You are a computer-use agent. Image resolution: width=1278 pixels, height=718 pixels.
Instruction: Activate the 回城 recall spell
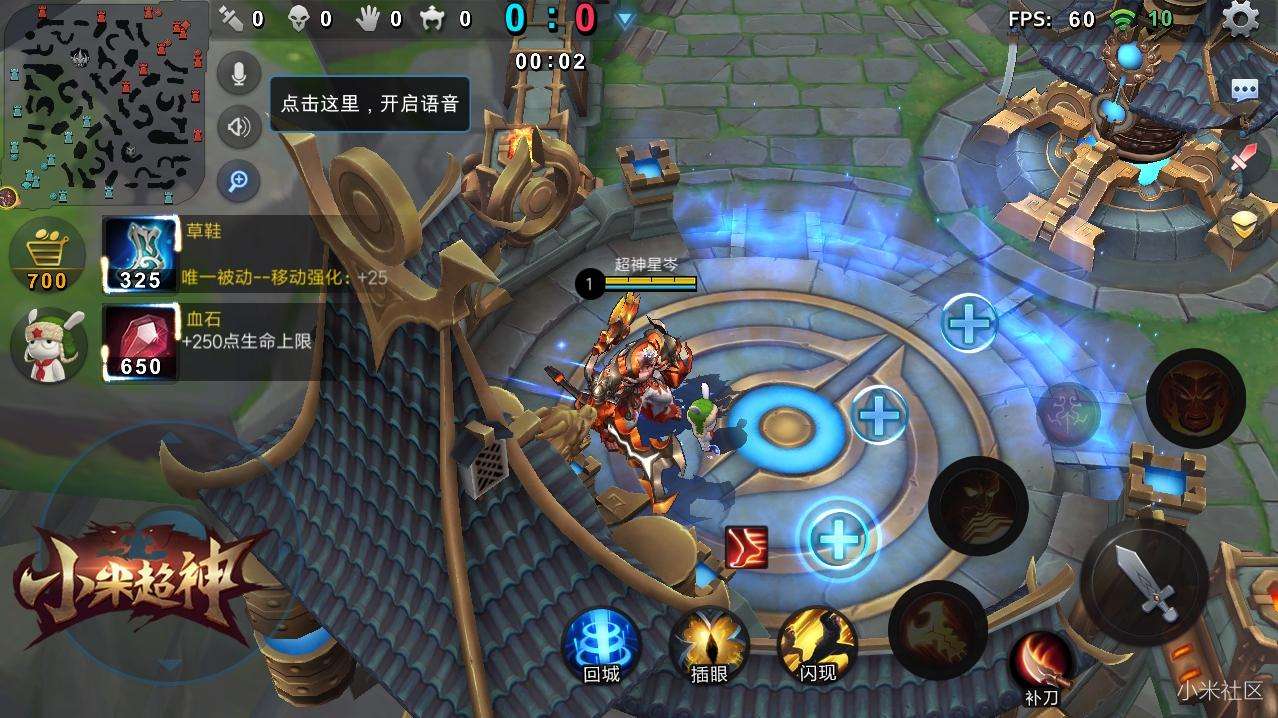(601, 644)
